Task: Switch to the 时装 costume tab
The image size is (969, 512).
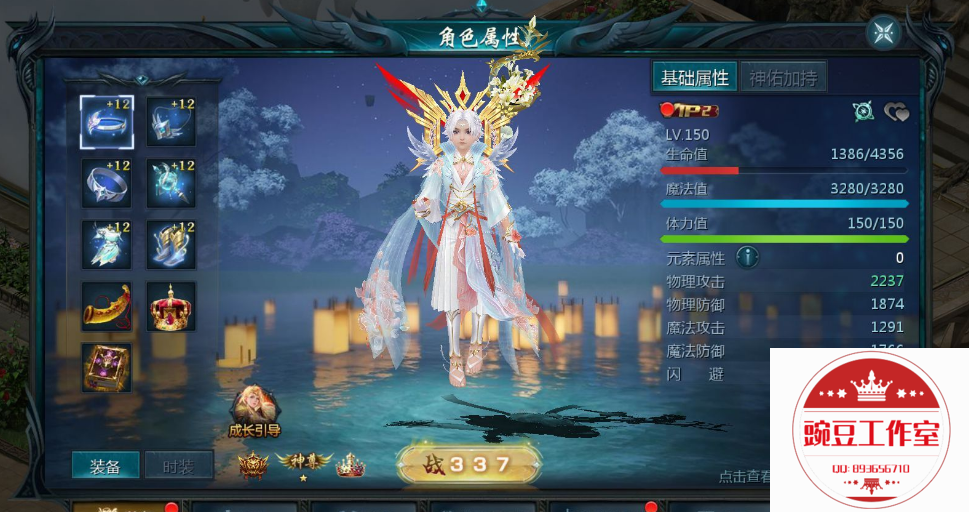Action: click(x=179, y=466)
